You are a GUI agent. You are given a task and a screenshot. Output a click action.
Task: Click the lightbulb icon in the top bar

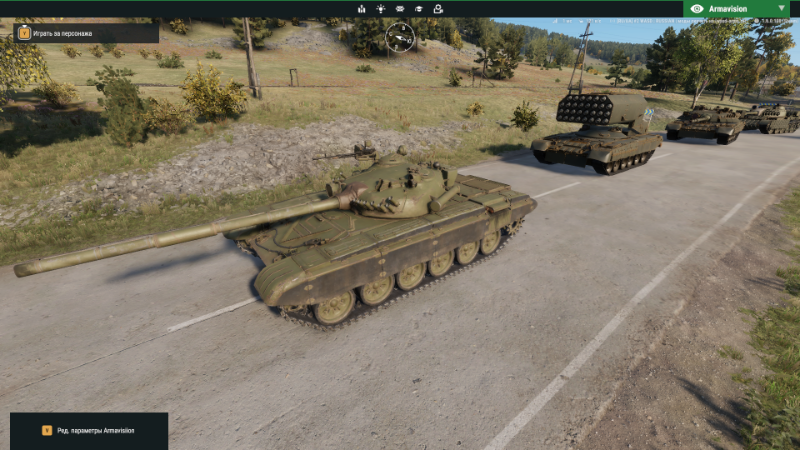coord(380,9)
